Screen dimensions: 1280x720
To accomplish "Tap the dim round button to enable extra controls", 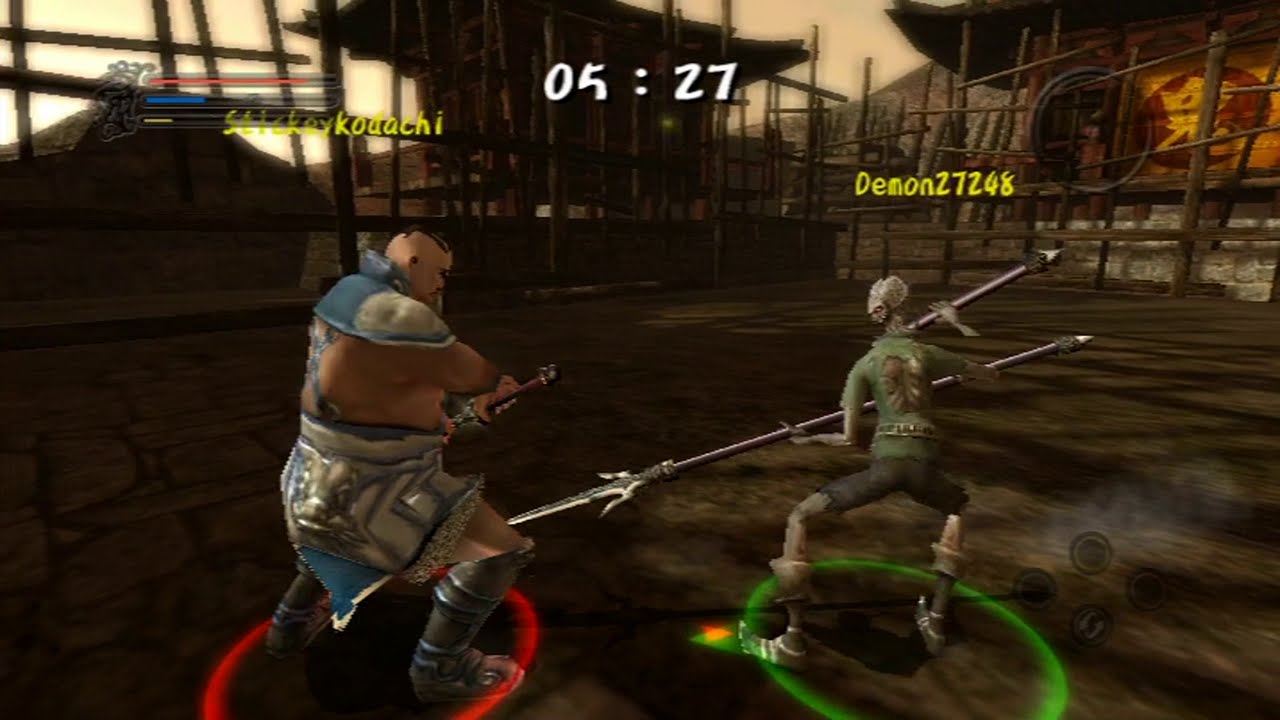I will click(1147, 590).
